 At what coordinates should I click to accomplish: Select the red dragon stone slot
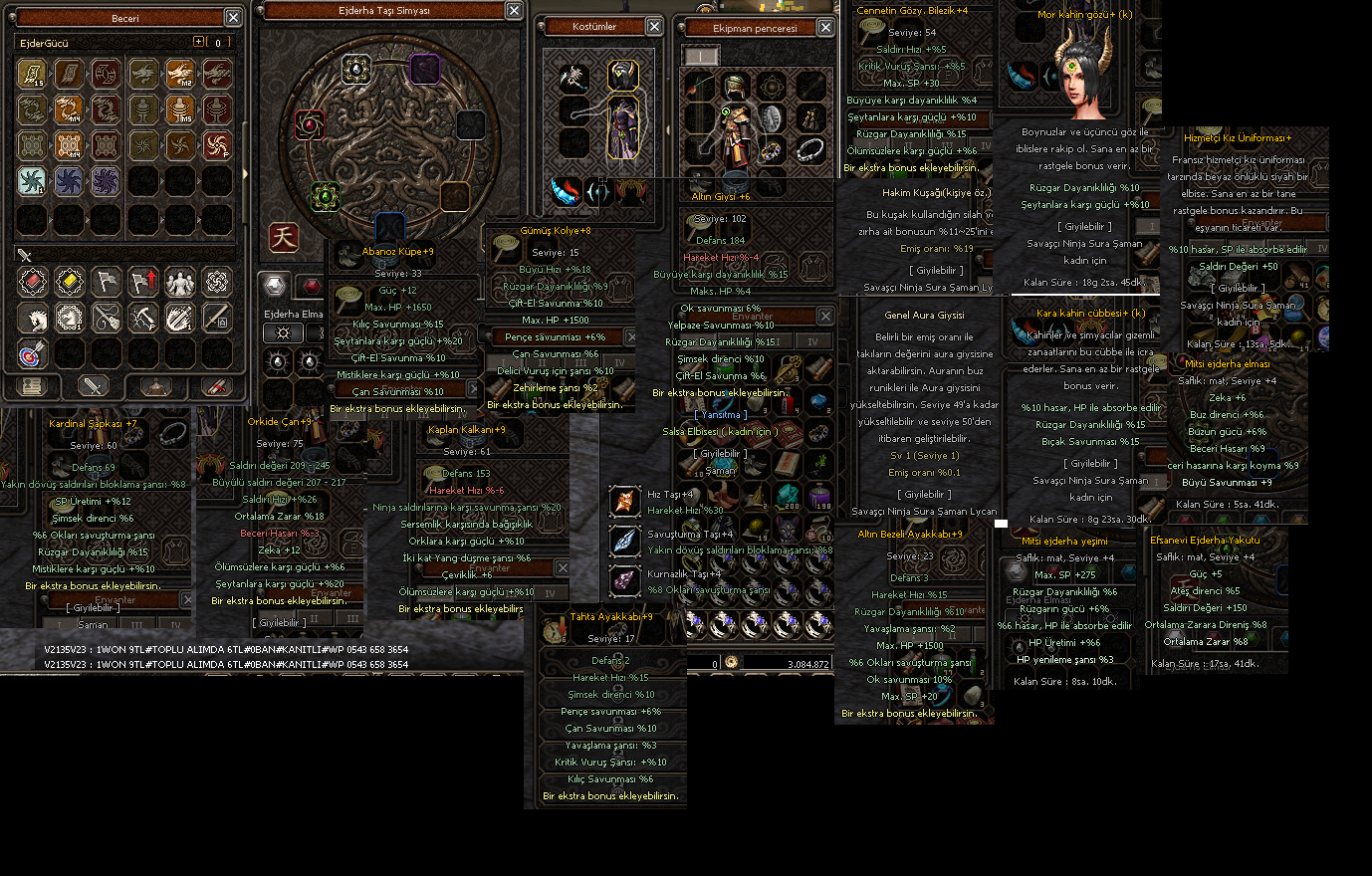(x=310, y=124)
